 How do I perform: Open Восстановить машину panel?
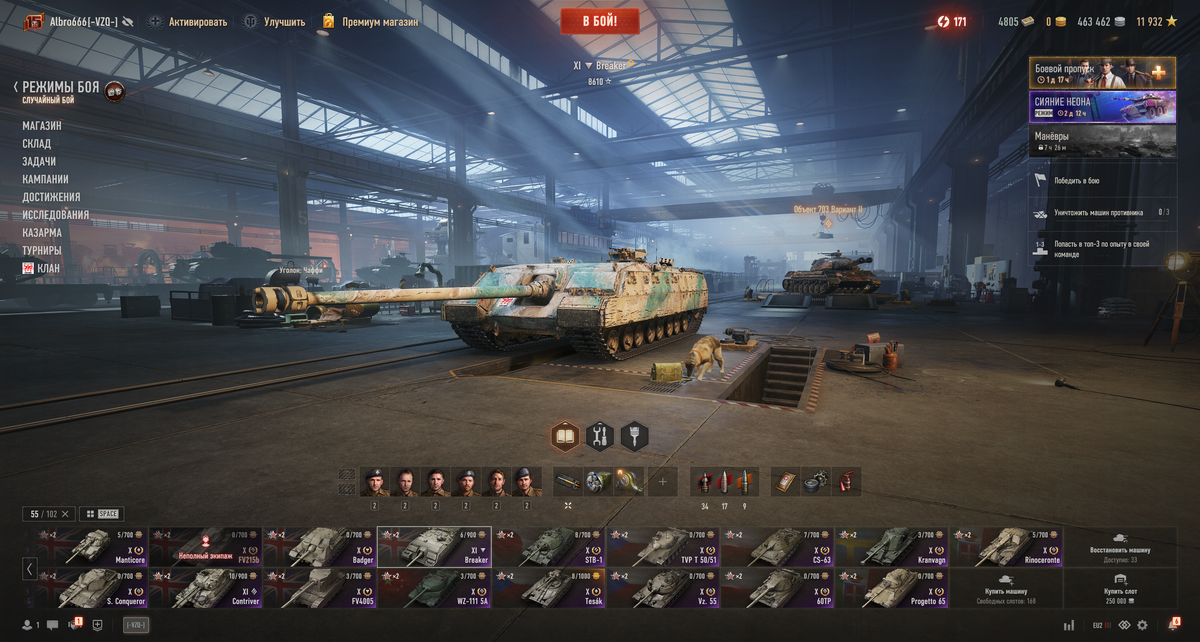tap(1119, 547)
